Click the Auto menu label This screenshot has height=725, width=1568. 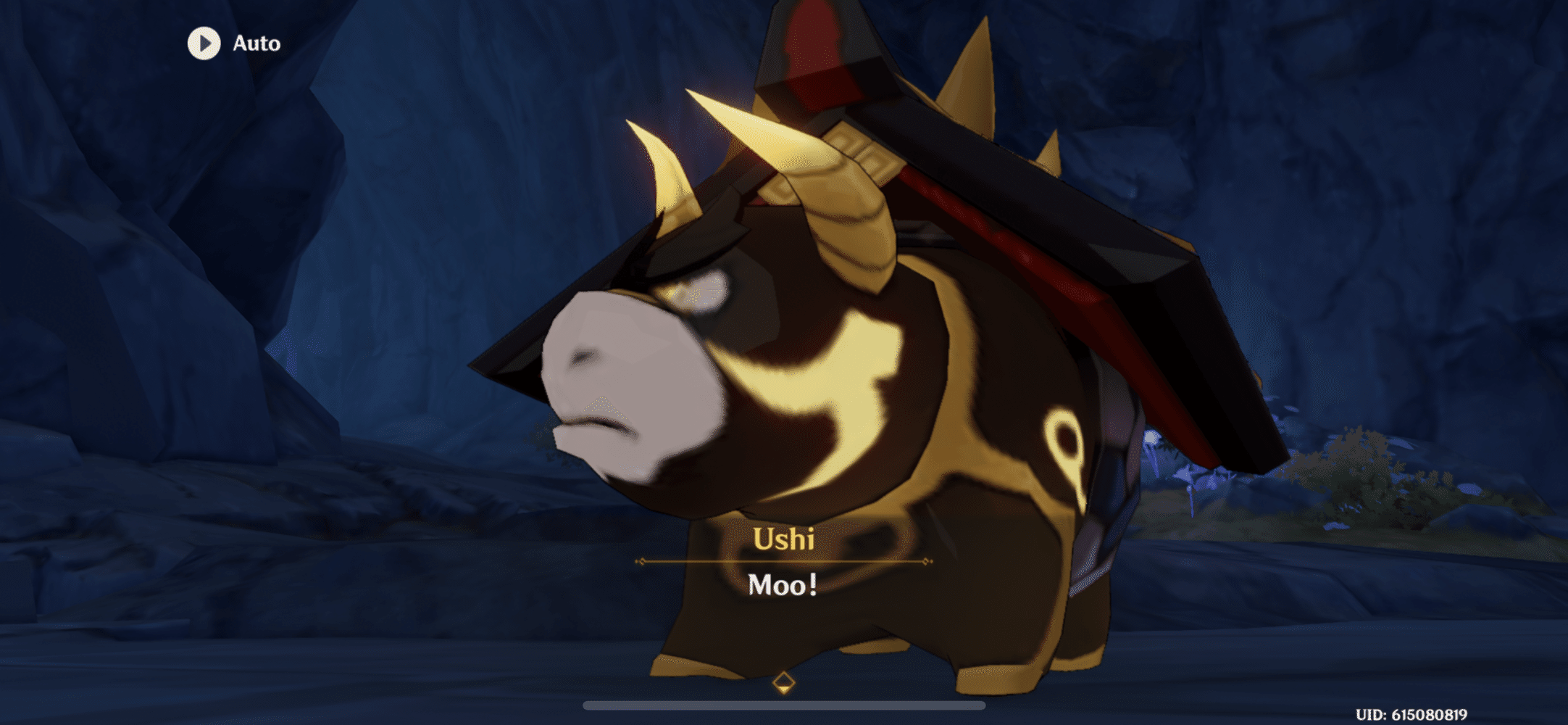pyautogui.click(x=255, y=43)
